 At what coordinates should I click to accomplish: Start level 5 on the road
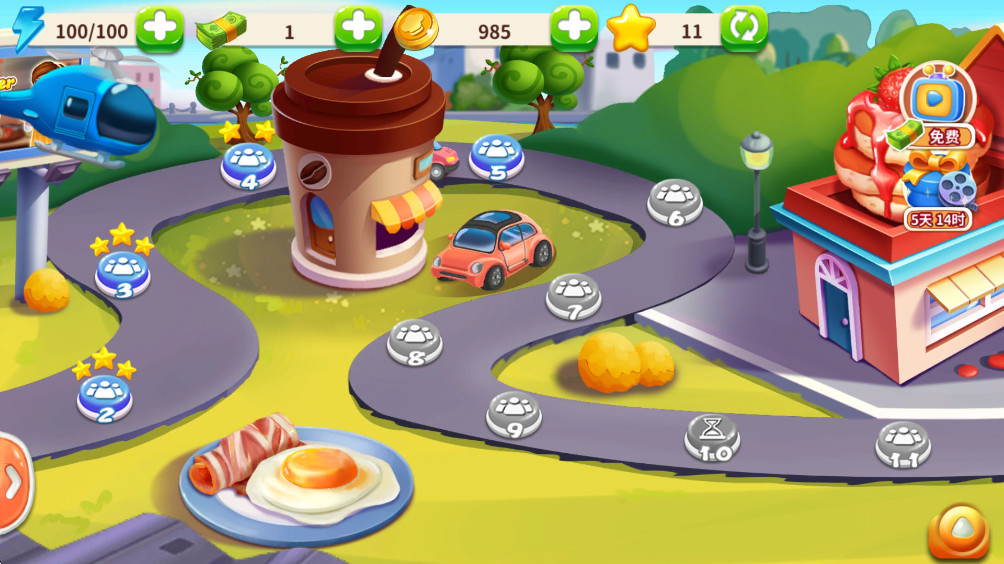click(x=497, y=155)
